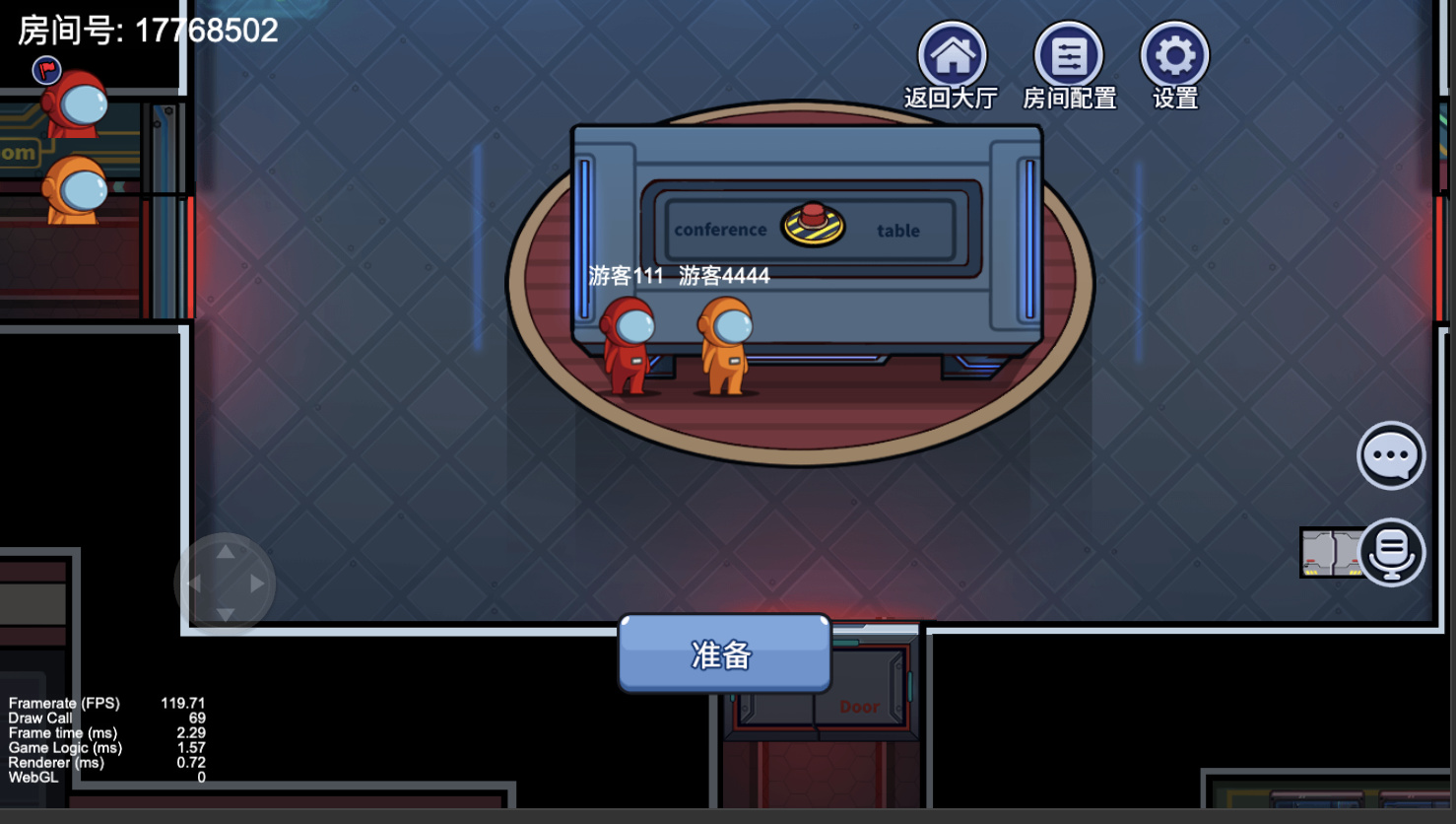Toggle the microphone voice button

tap(1391, 552)
